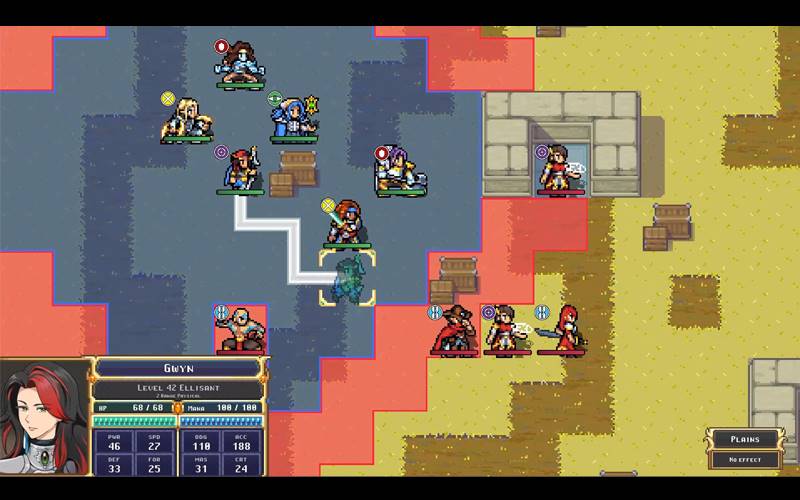
Task: Select the blue-robed mage ally unit
Action: pos(294,120)
